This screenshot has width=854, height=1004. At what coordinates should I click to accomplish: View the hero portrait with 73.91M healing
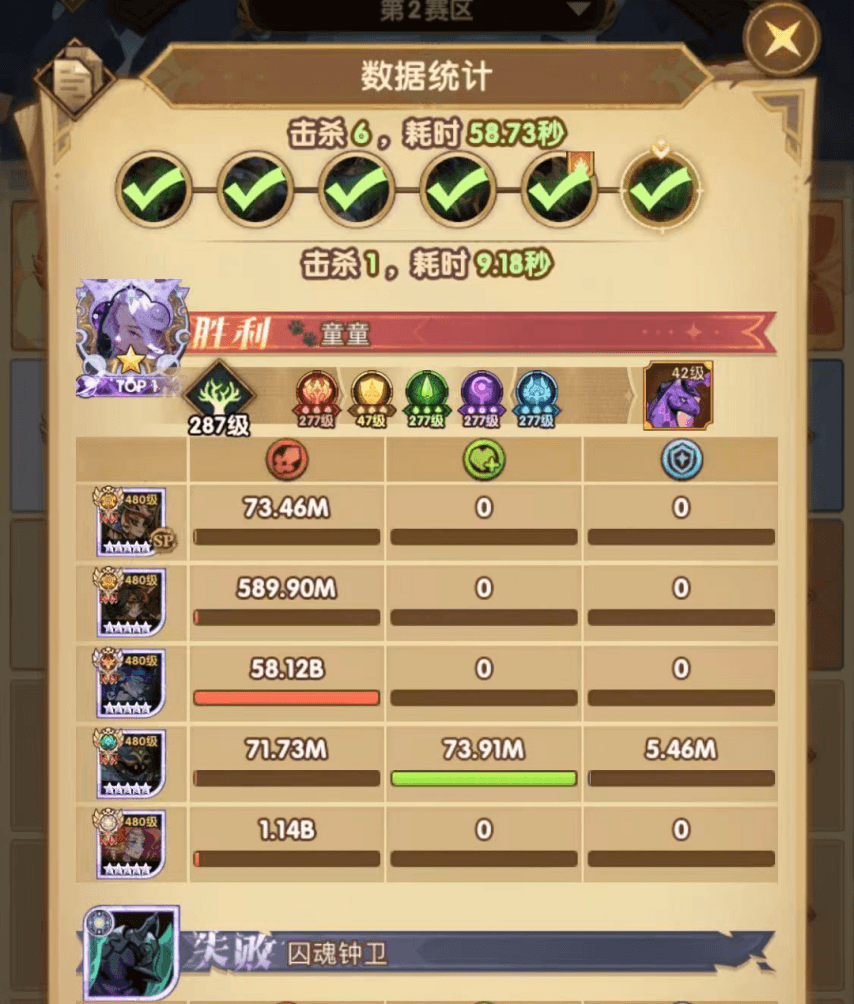131,762
